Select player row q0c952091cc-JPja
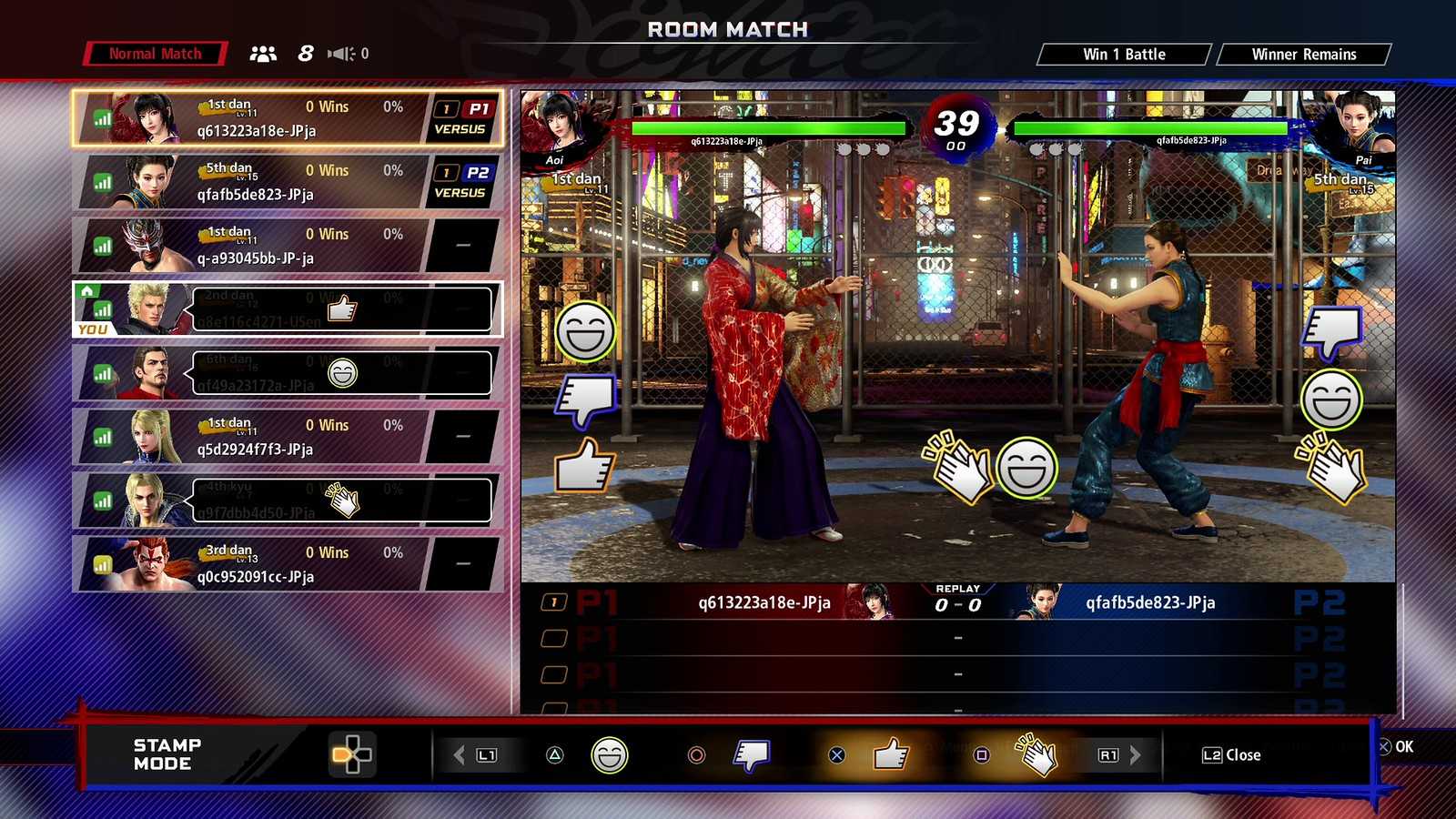 pyautogui.click(x=287, y=564)
